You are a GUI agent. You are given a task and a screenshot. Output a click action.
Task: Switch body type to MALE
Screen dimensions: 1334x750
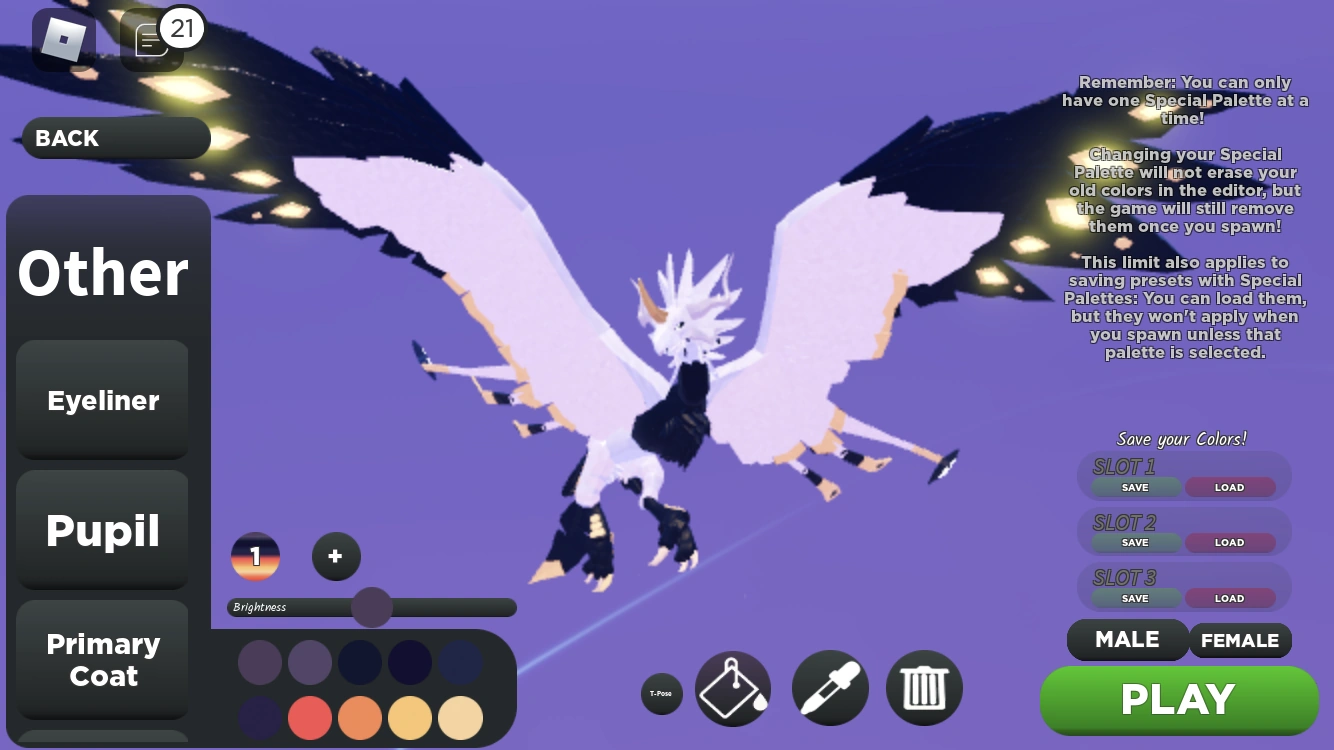click(x=1127, y=640)
